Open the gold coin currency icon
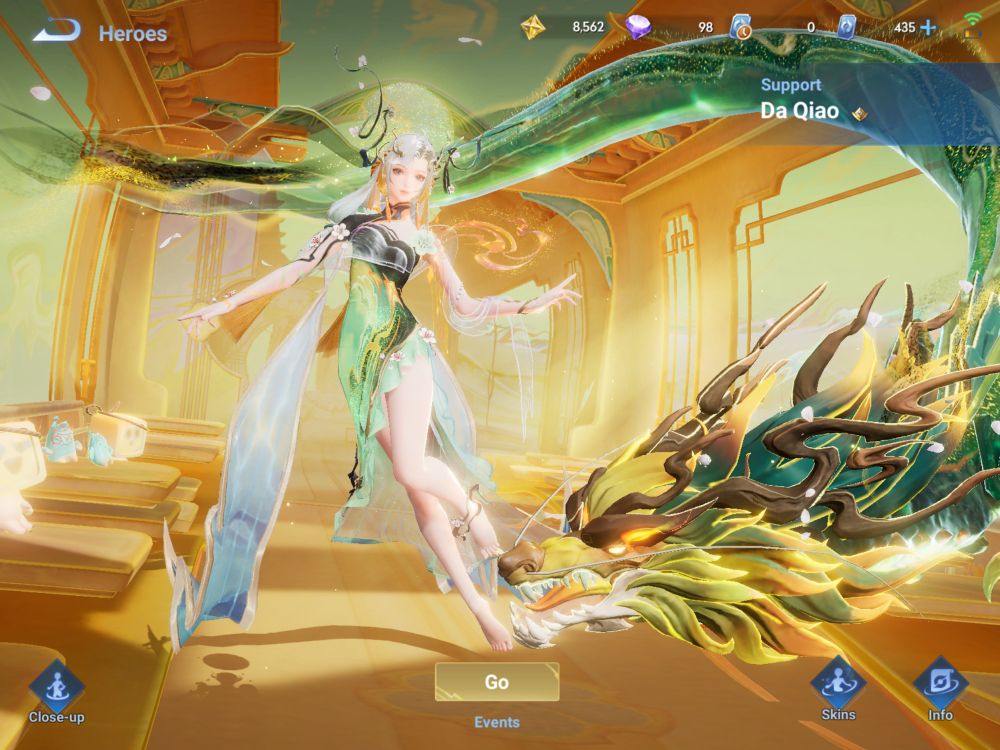The width and height of the screenshot is (1000, 750). coord(533,27)
